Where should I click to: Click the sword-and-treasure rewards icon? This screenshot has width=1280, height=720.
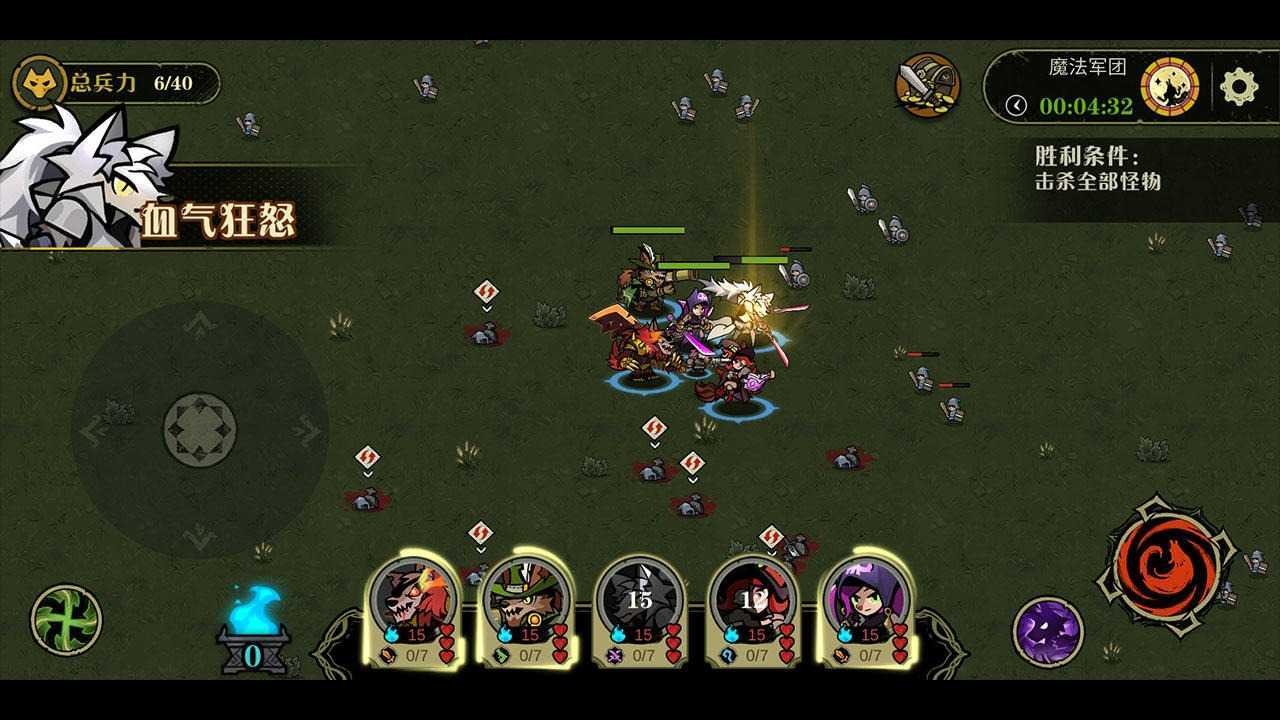pyautogui.click(x=926, y=85)
